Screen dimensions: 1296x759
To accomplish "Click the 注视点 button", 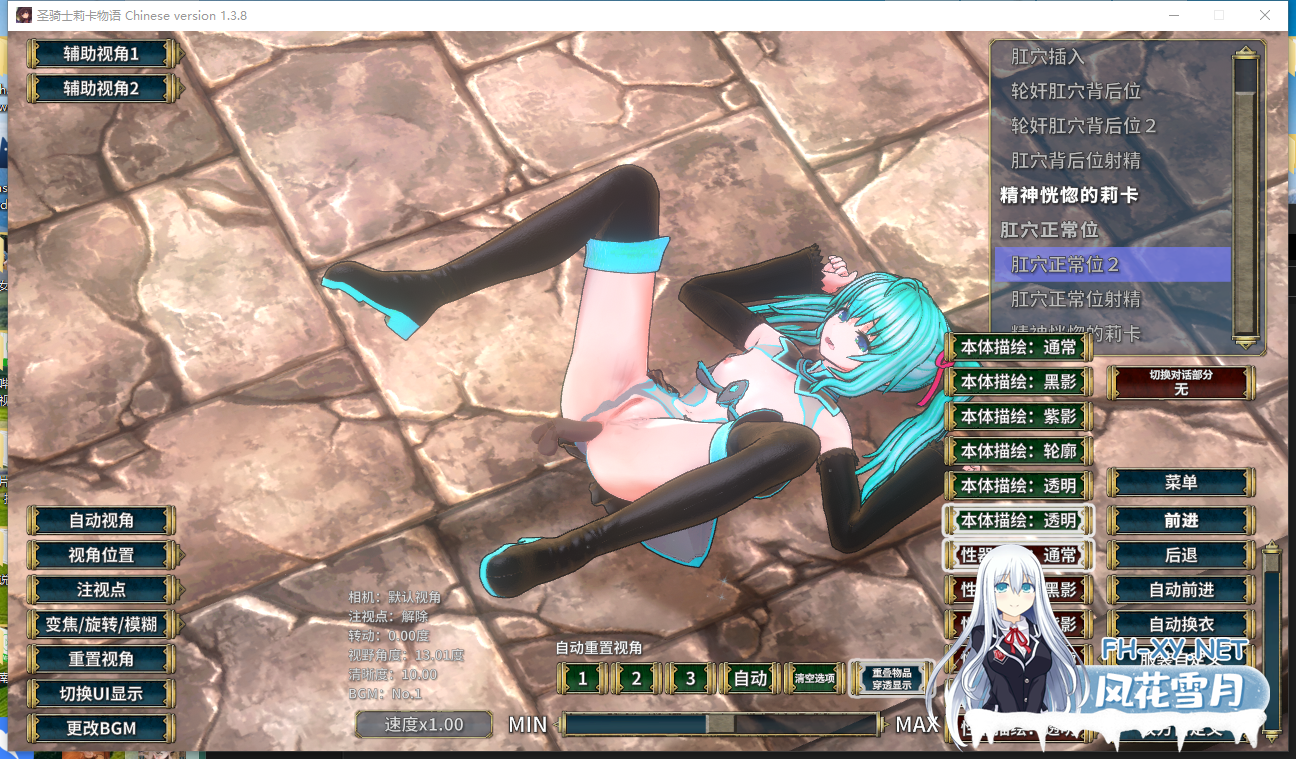I will tap(101, 590).
